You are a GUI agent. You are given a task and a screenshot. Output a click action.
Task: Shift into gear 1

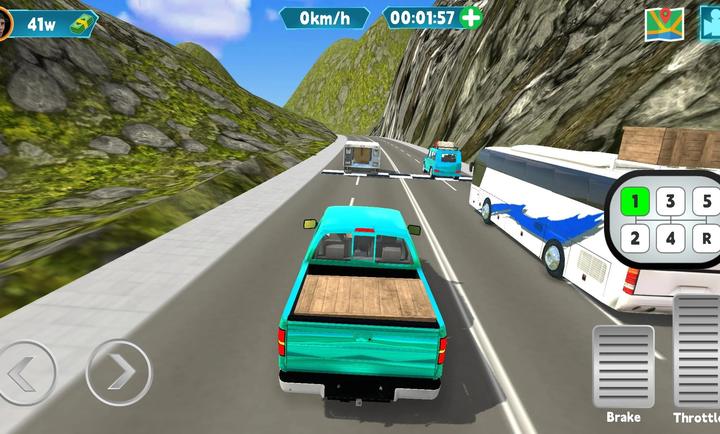634,201
